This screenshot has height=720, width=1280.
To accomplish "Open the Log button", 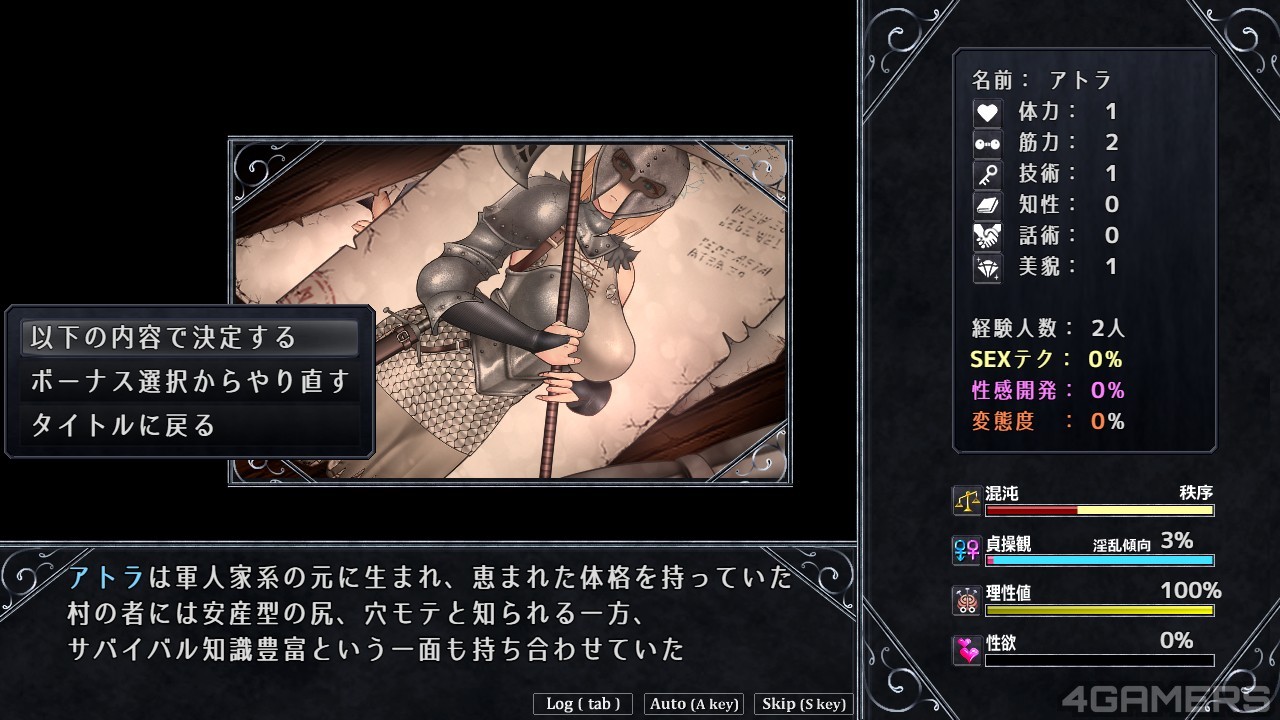I will point(583,704).
